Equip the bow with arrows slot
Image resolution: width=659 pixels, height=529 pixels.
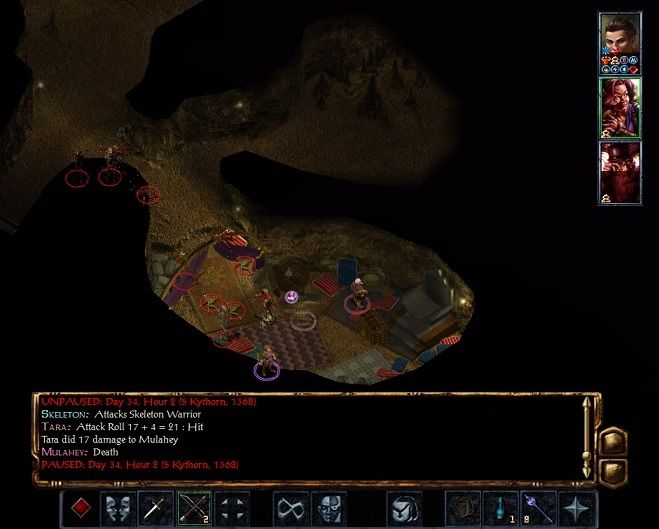tap(193, 507)
